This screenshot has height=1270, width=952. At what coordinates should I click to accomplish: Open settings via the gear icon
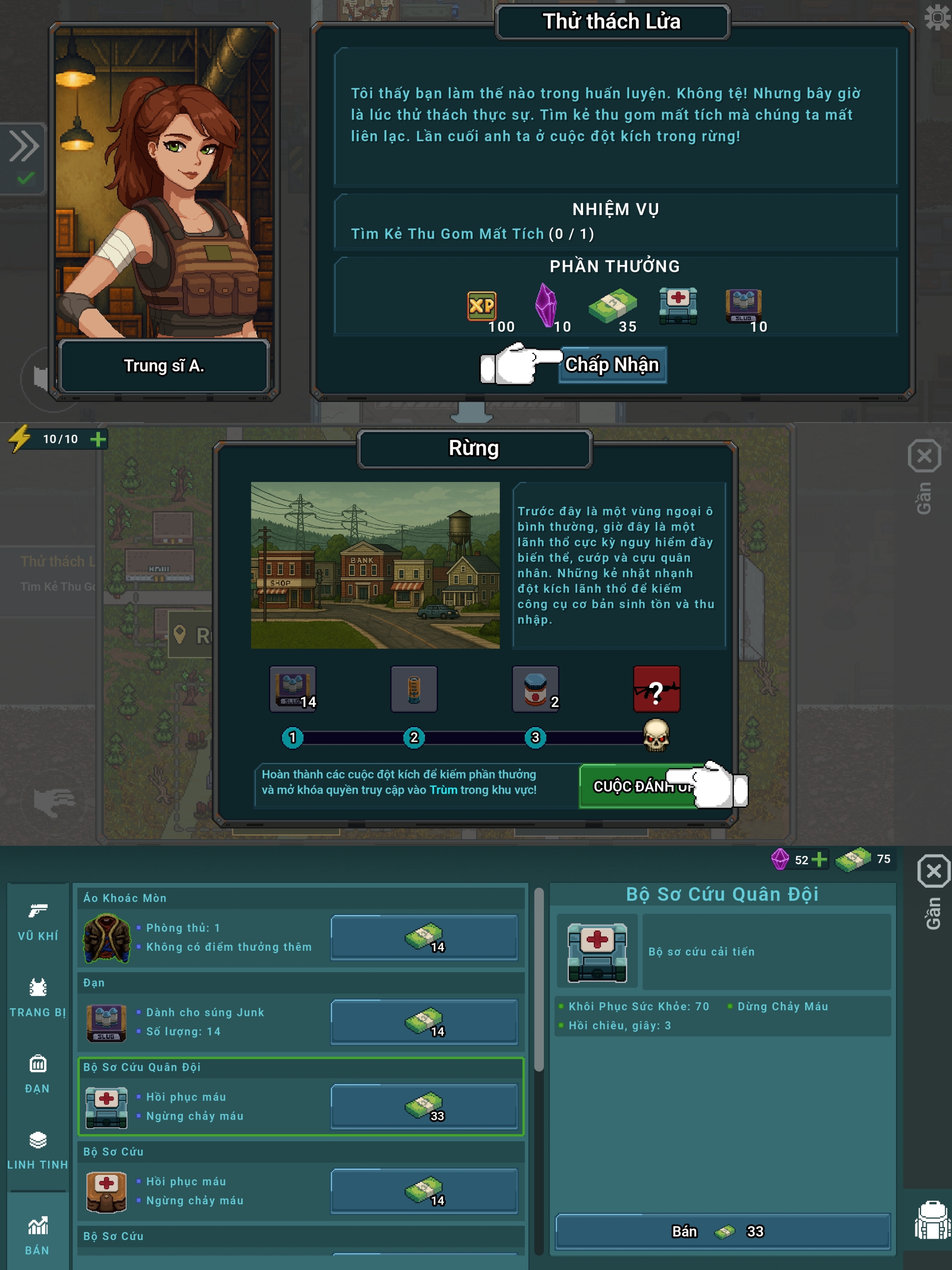[937, 17]
